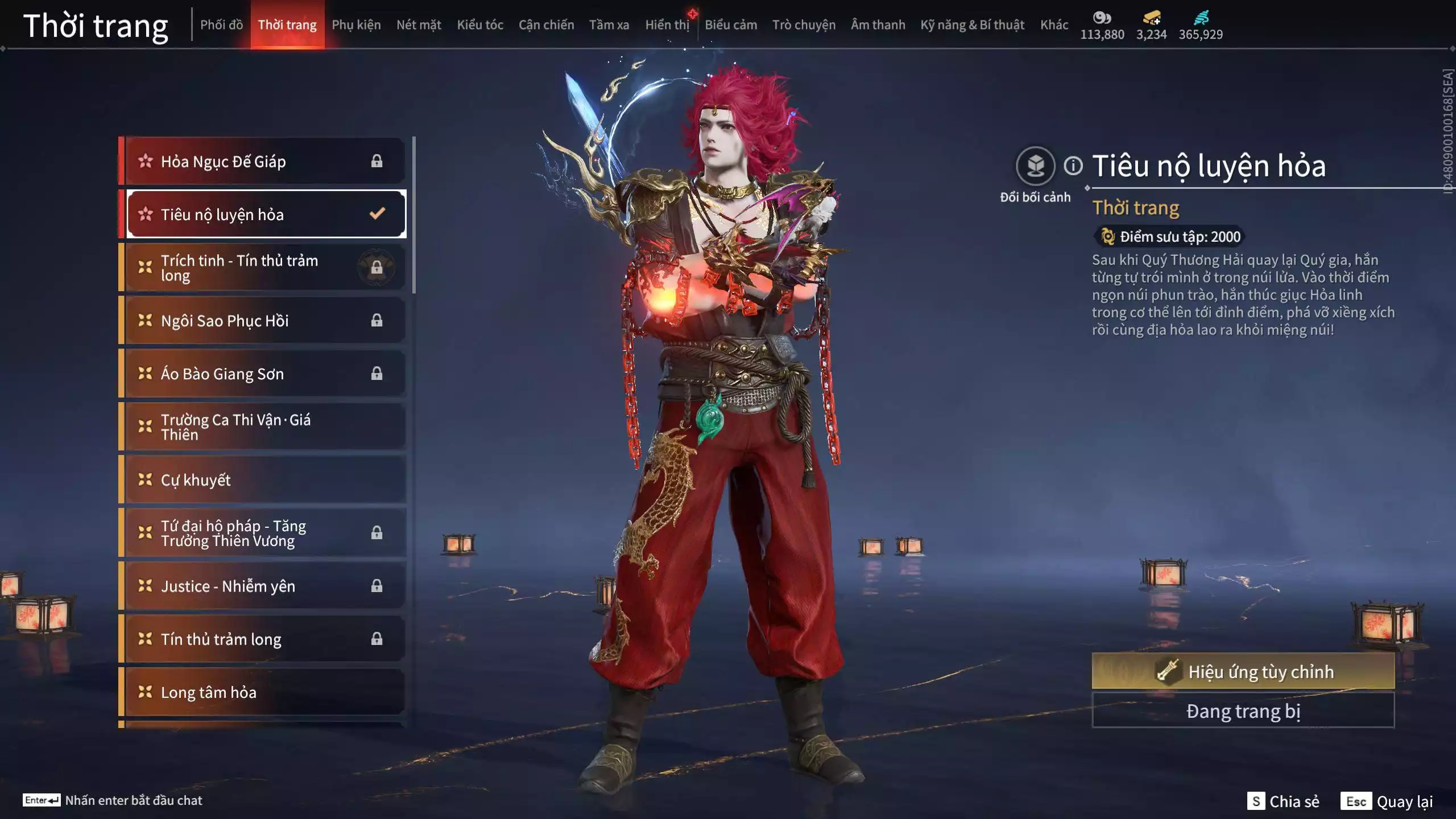The image size is (1456, 819).
Task: Open the Cận chiến category
Action: [x=546, y=25]
